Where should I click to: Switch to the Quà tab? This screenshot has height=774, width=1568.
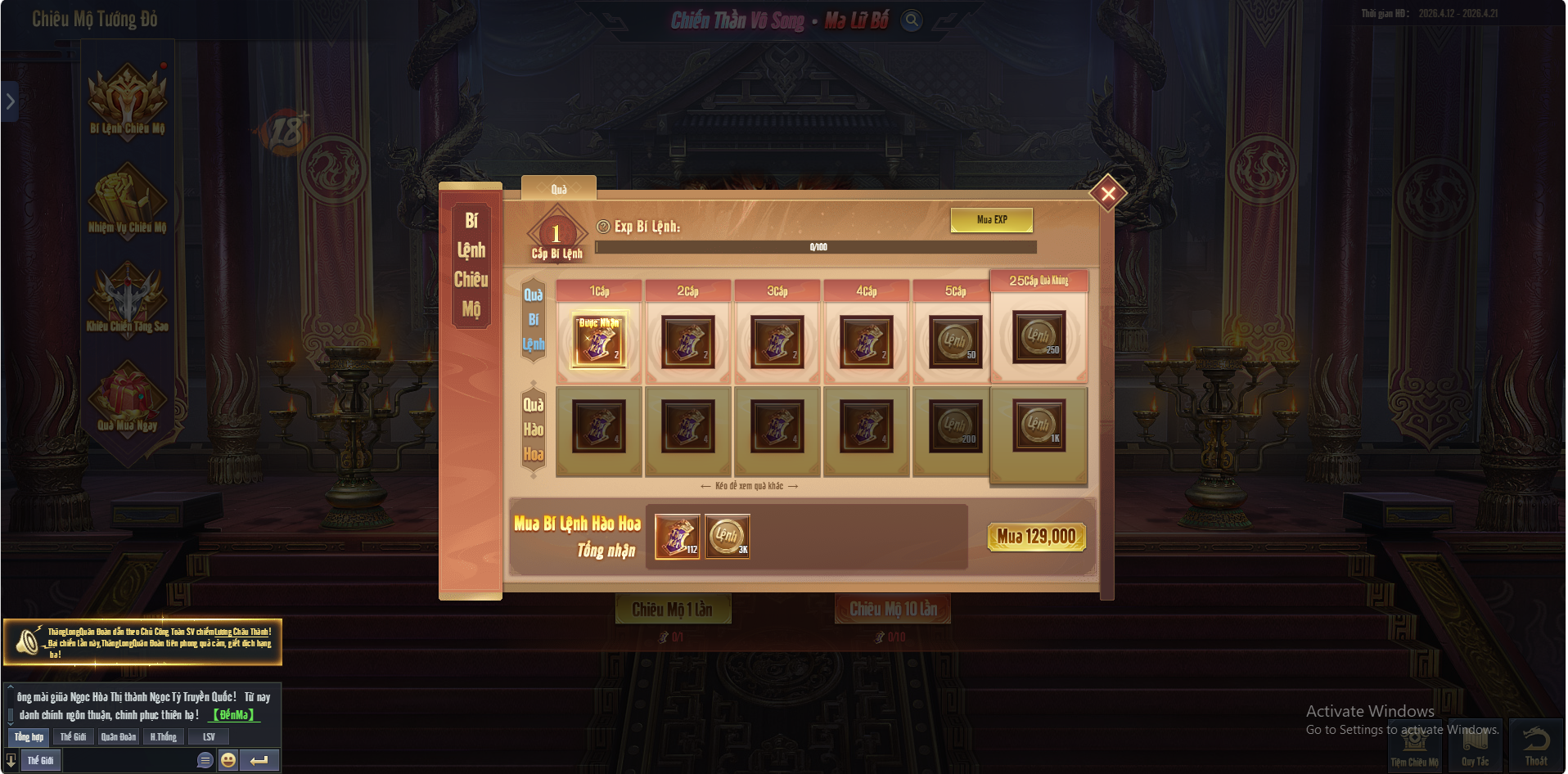[x=559, y=188]
